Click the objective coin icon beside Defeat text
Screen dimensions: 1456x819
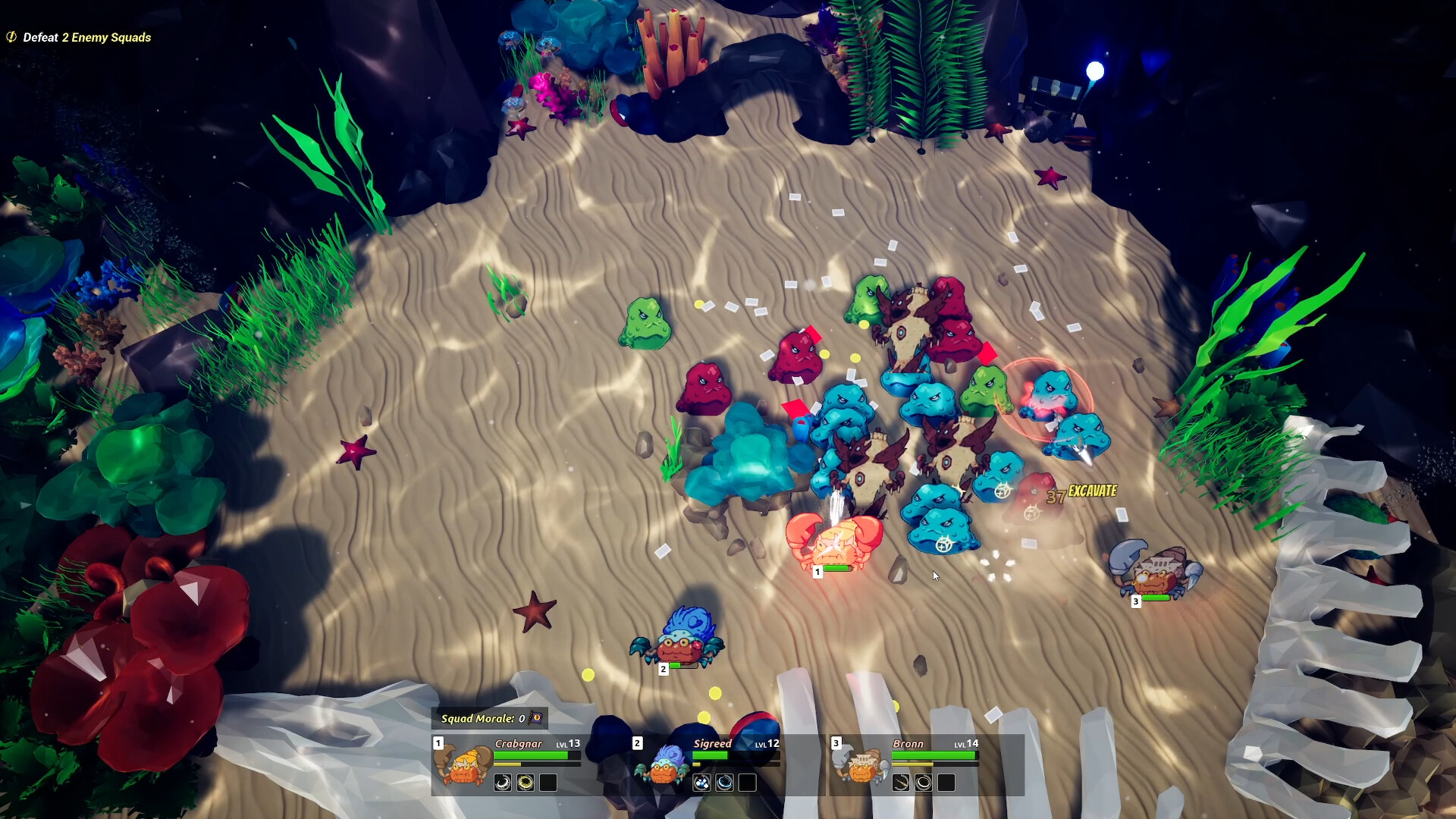(11, 36)
